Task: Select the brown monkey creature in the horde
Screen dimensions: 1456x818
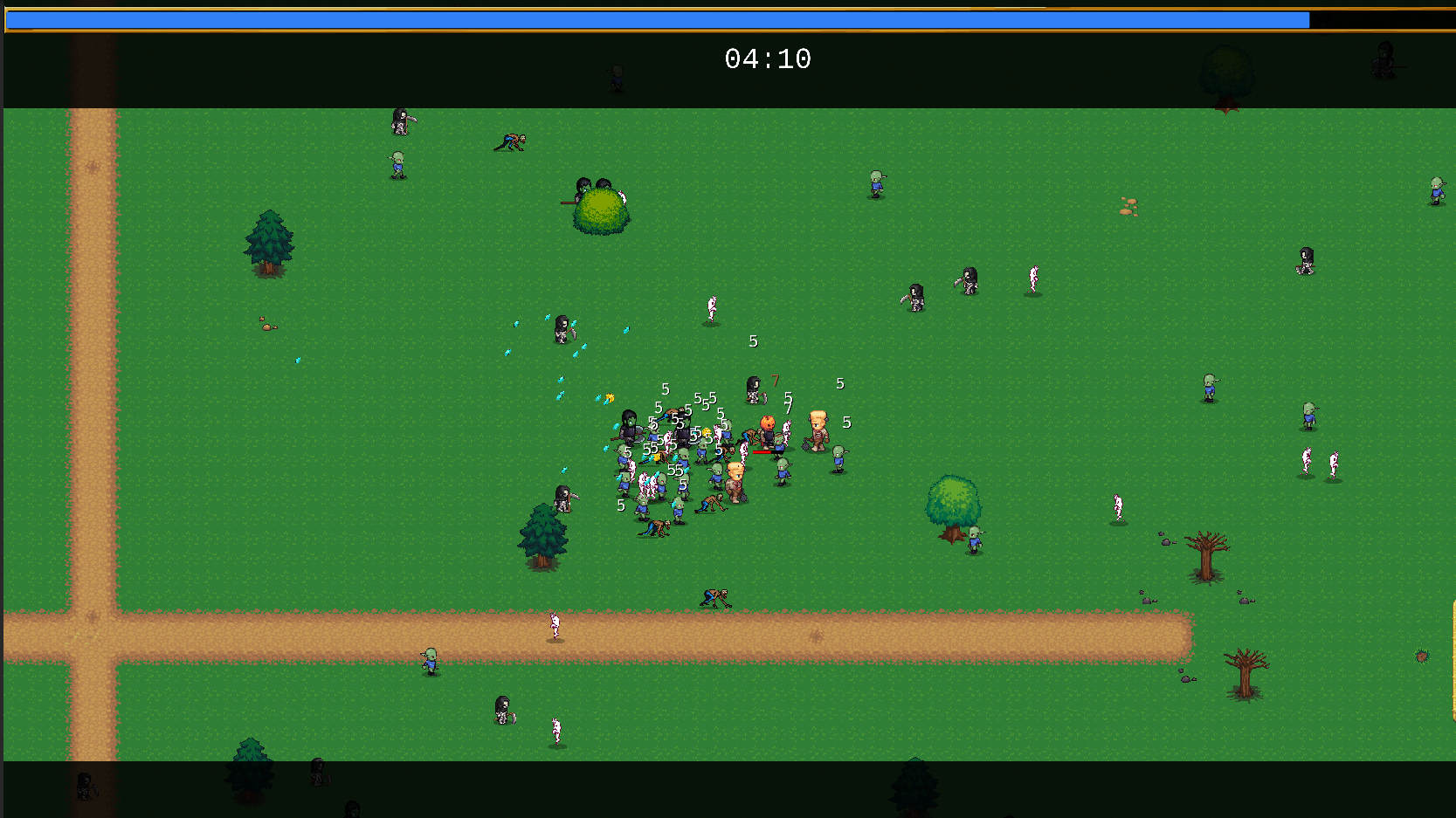Action: click(x=658, y=528)
